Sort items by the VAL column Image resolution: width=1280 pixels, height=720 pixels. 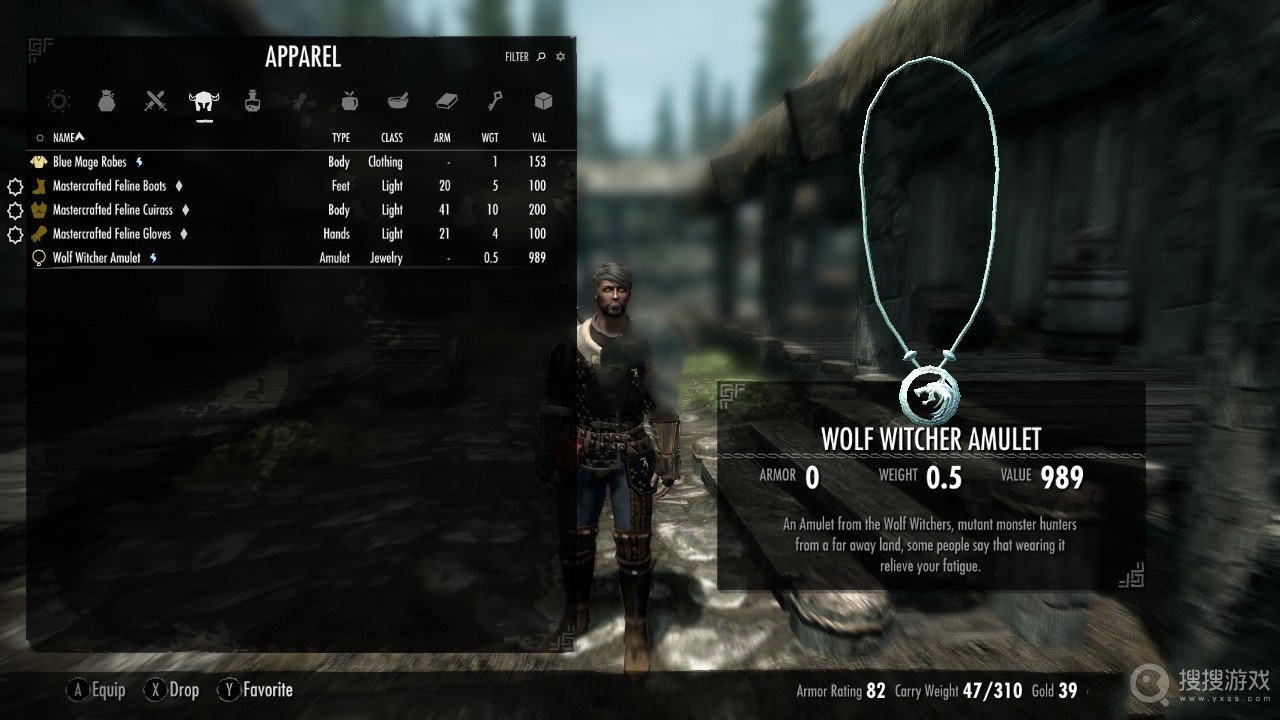tap(538, 138)
